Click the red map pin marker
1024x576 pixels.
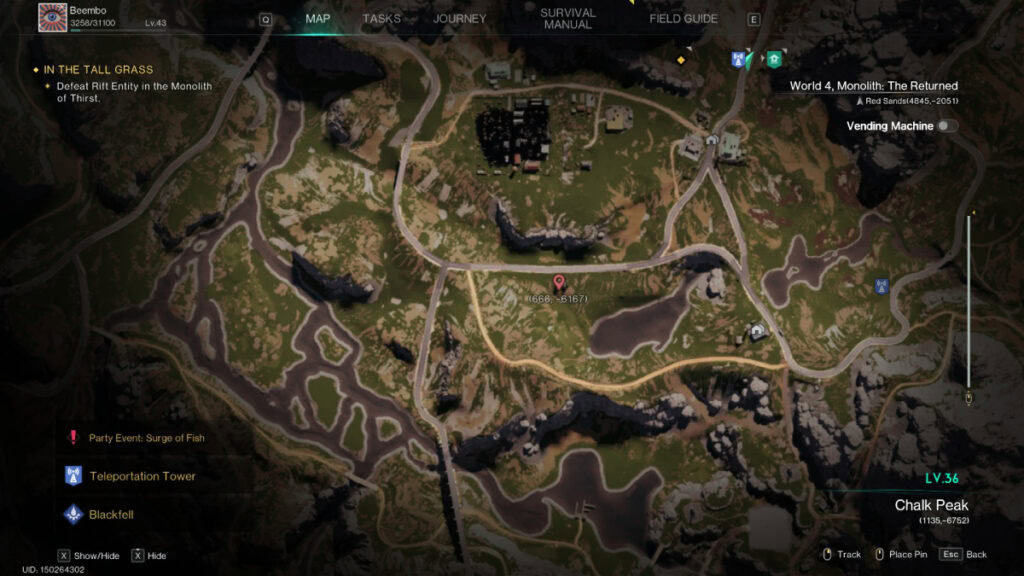pyautogui.click(x=559, y=284)
